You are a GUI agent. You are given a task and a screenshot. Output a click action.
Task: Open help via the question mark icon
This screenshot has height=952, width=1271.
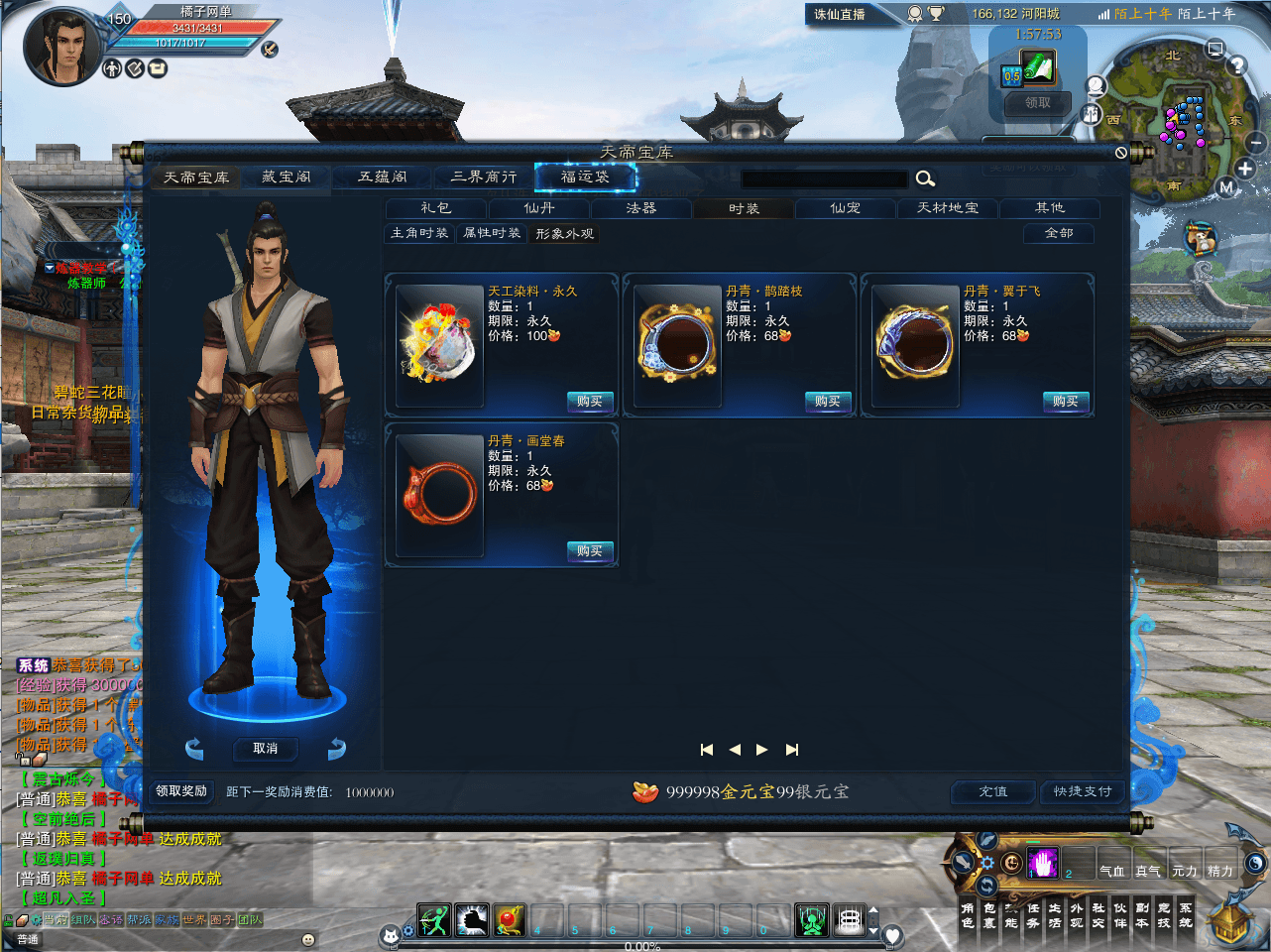tap(1237, 65)
